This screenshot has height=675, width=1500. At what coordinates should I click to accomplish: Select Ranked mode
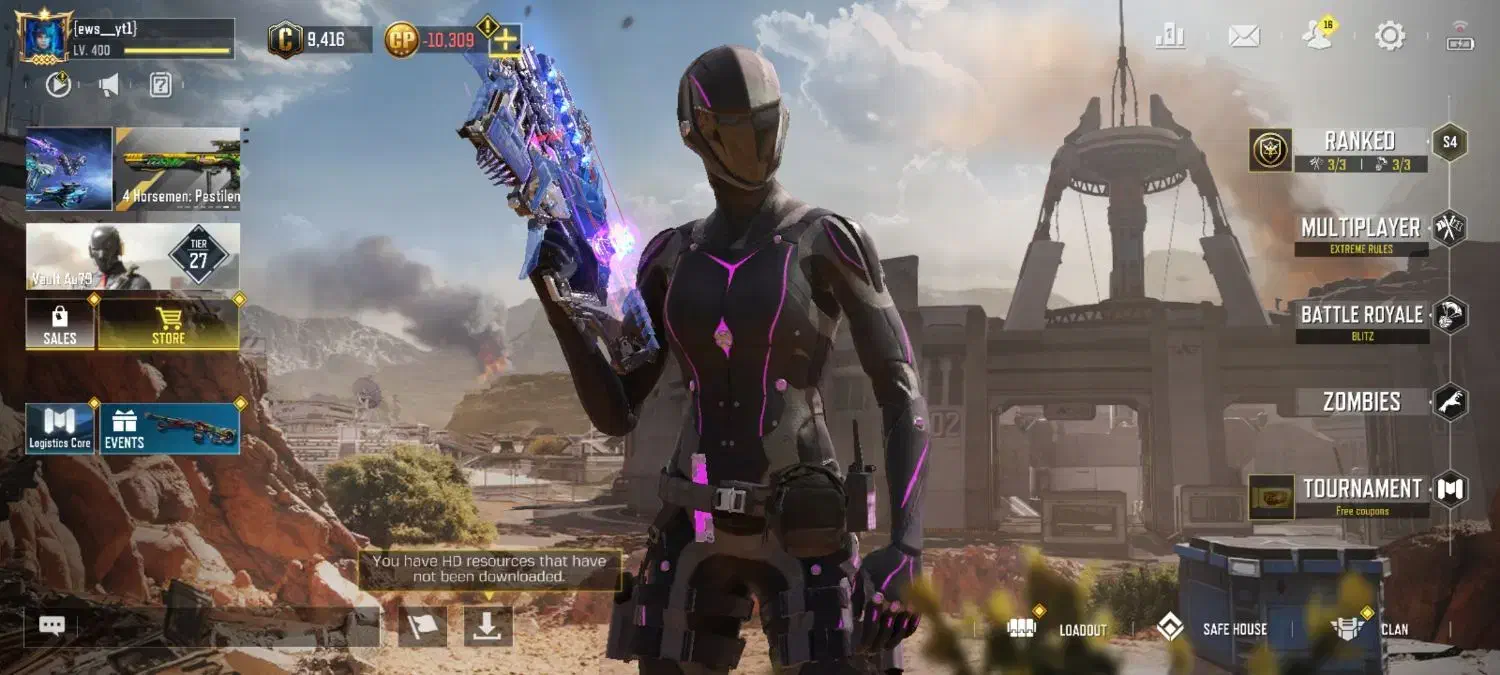point(1358,149)
